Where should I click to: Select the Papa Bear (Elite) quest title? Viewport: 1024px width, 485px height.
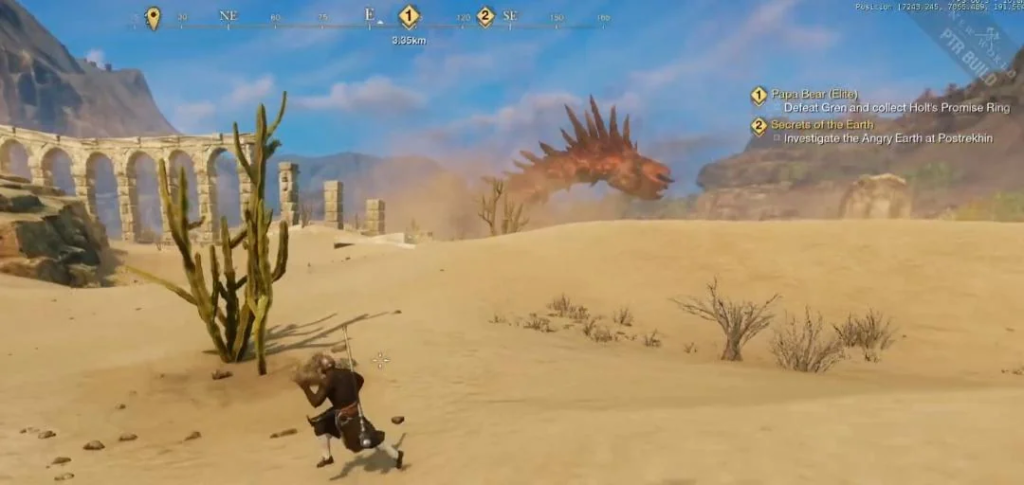click(807, 94)
